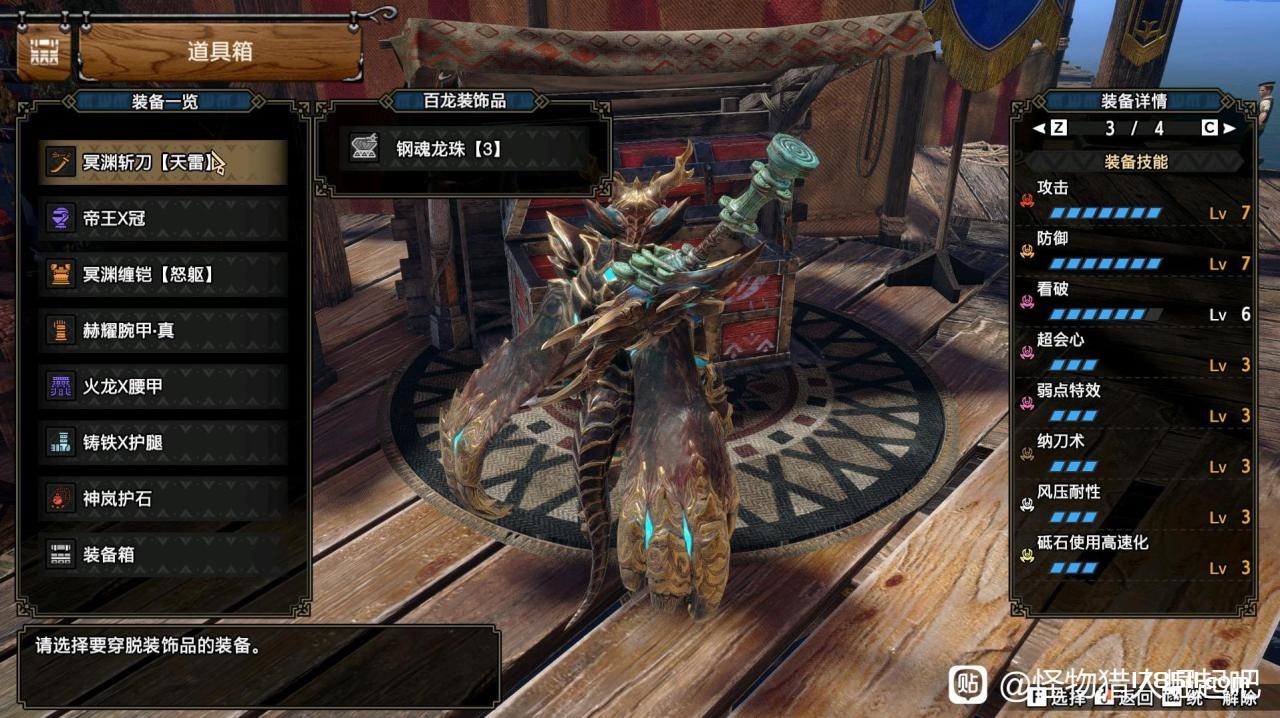Image resolution: width=1280 pixels, height=718 pixels.
Task: Choose the 铸铁X护腿 leg armor row
Action: click(x=163, y=442)
